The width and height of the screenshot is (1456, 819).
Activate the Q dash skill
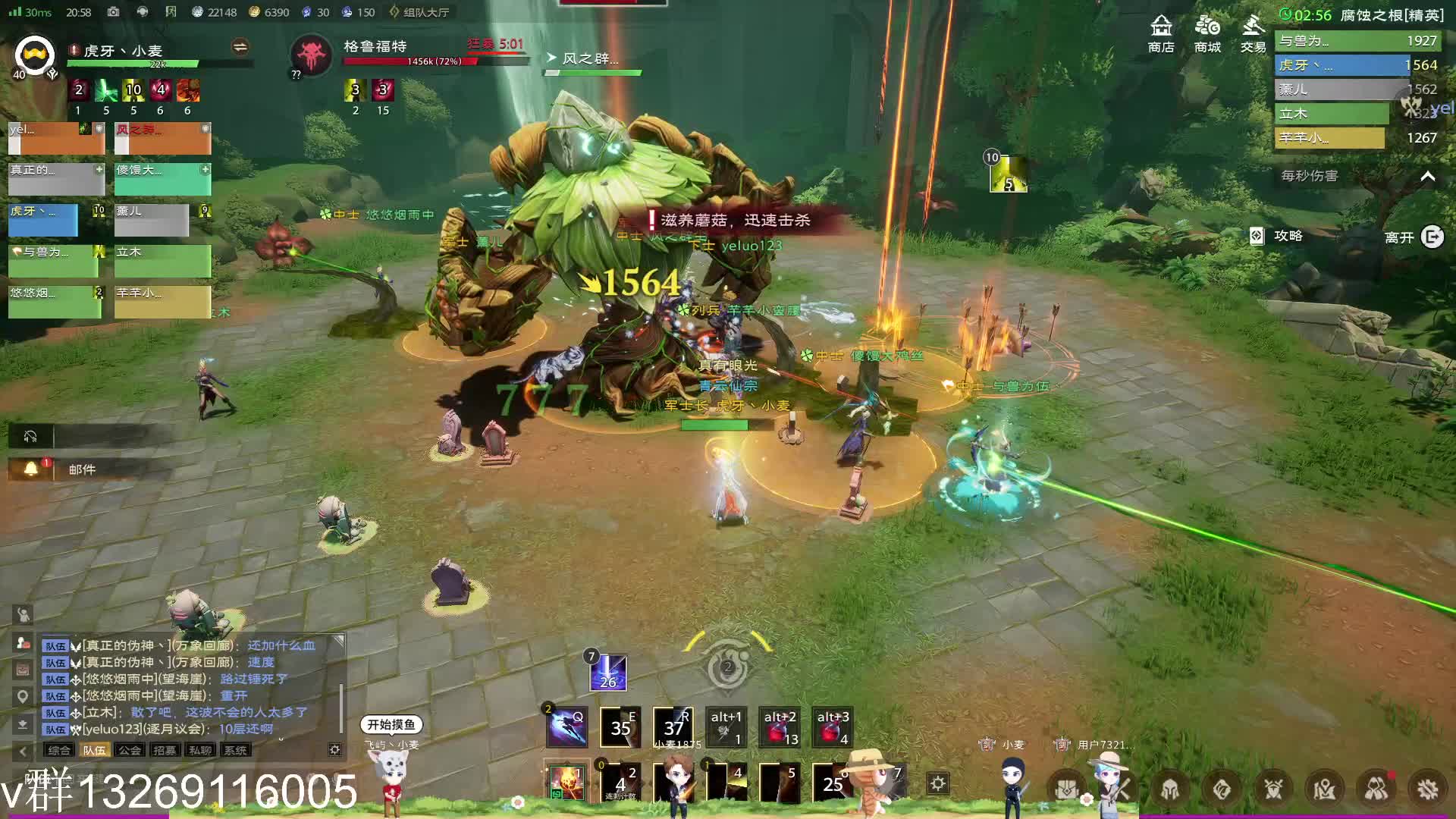pyautogui.click(x=567, y=727)
